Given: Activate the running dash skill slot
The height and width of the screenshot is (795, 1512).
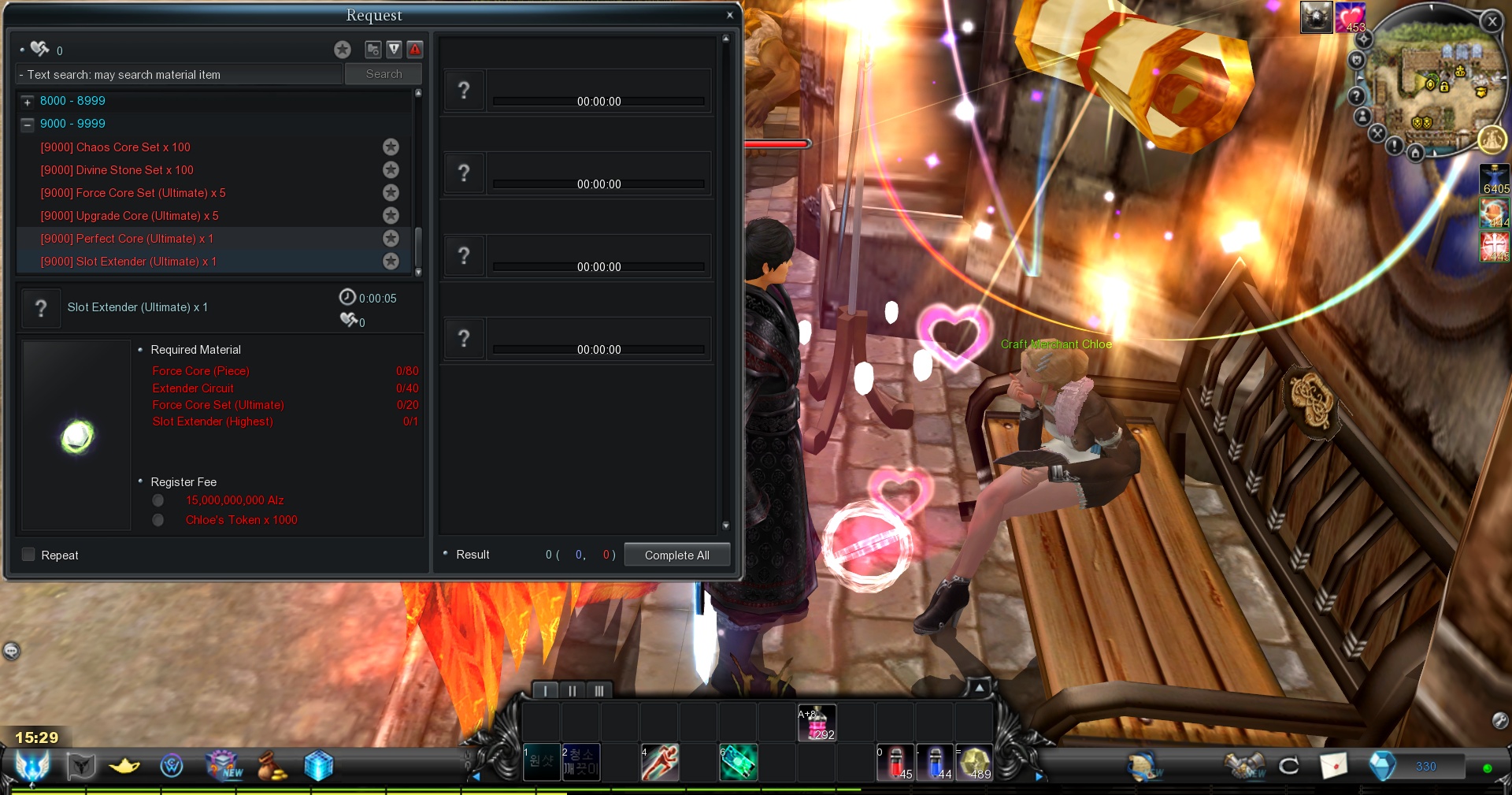Looking at the screenshot, I should pyautogui.click(x=660, y=763).
